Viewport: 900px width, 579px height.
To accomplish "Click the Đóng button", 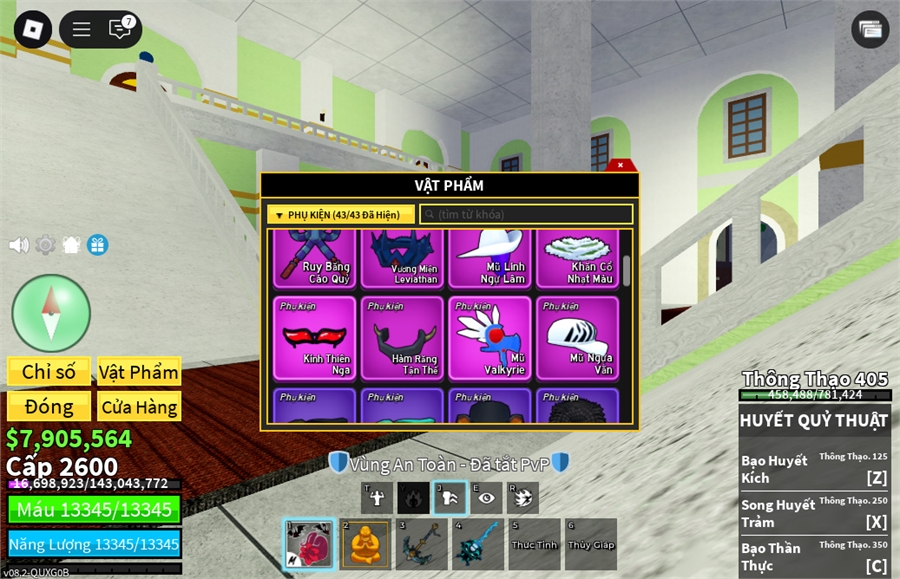I will click(49, 407).
